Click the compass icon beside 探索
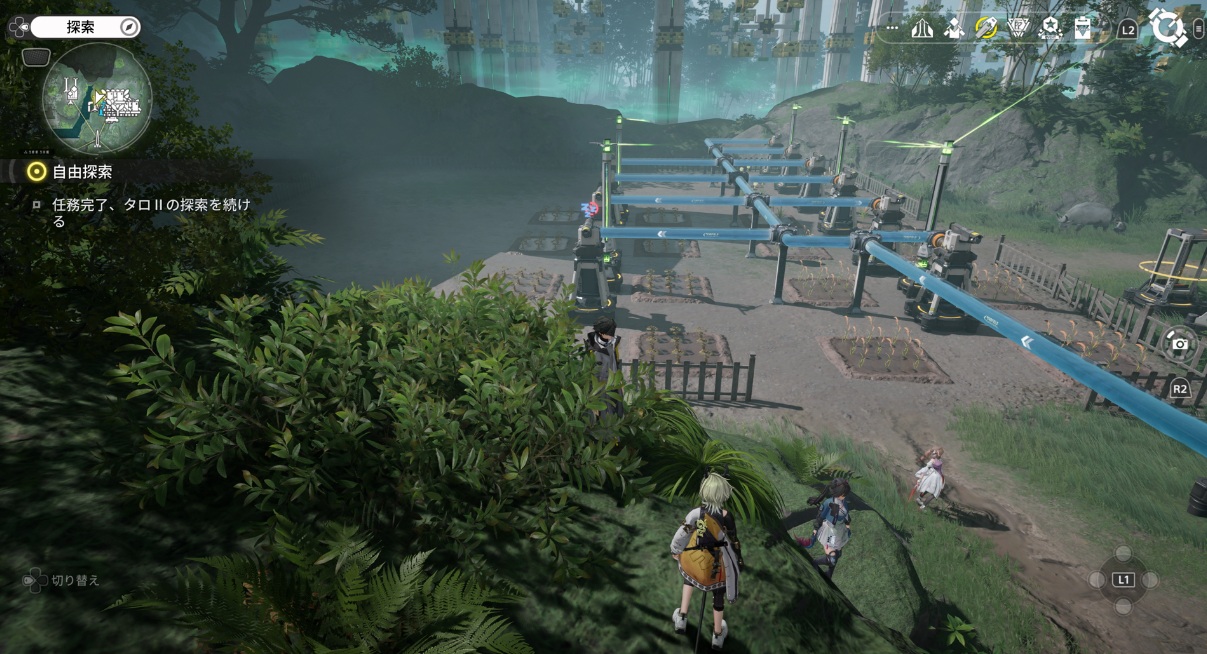 (129, 27)
